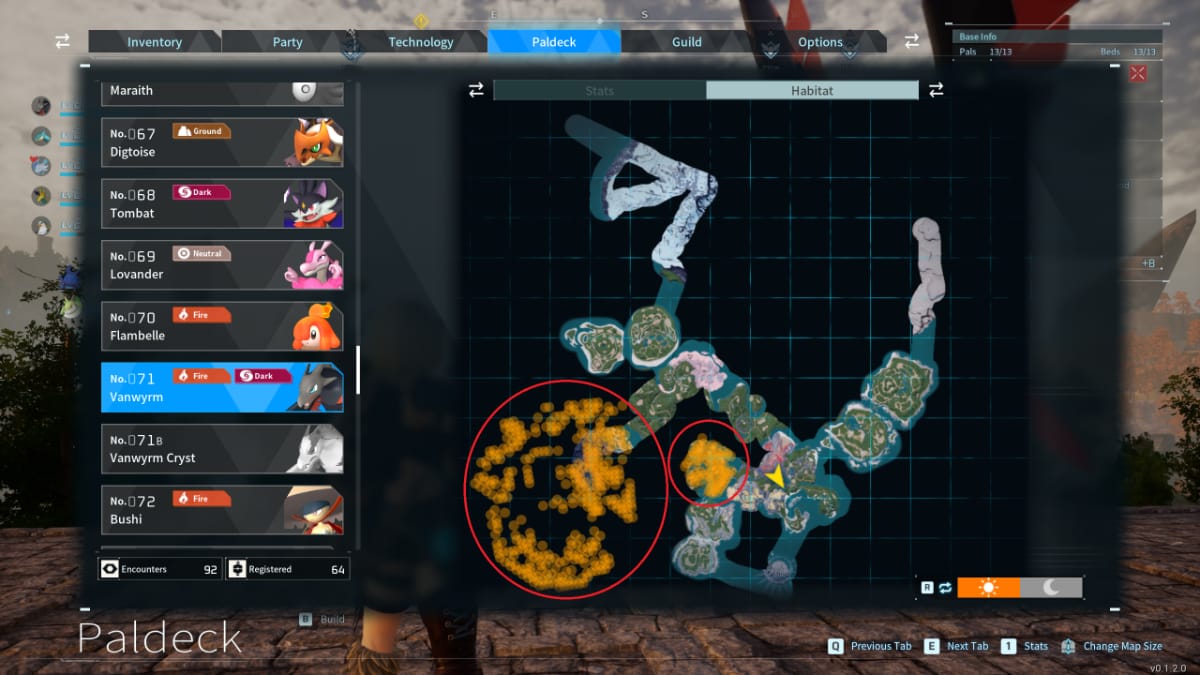Pick Flambelle from the Paldeck list
Image resolution: width=1200 pixels, height=675 pixels.
[x=222, y=326]
